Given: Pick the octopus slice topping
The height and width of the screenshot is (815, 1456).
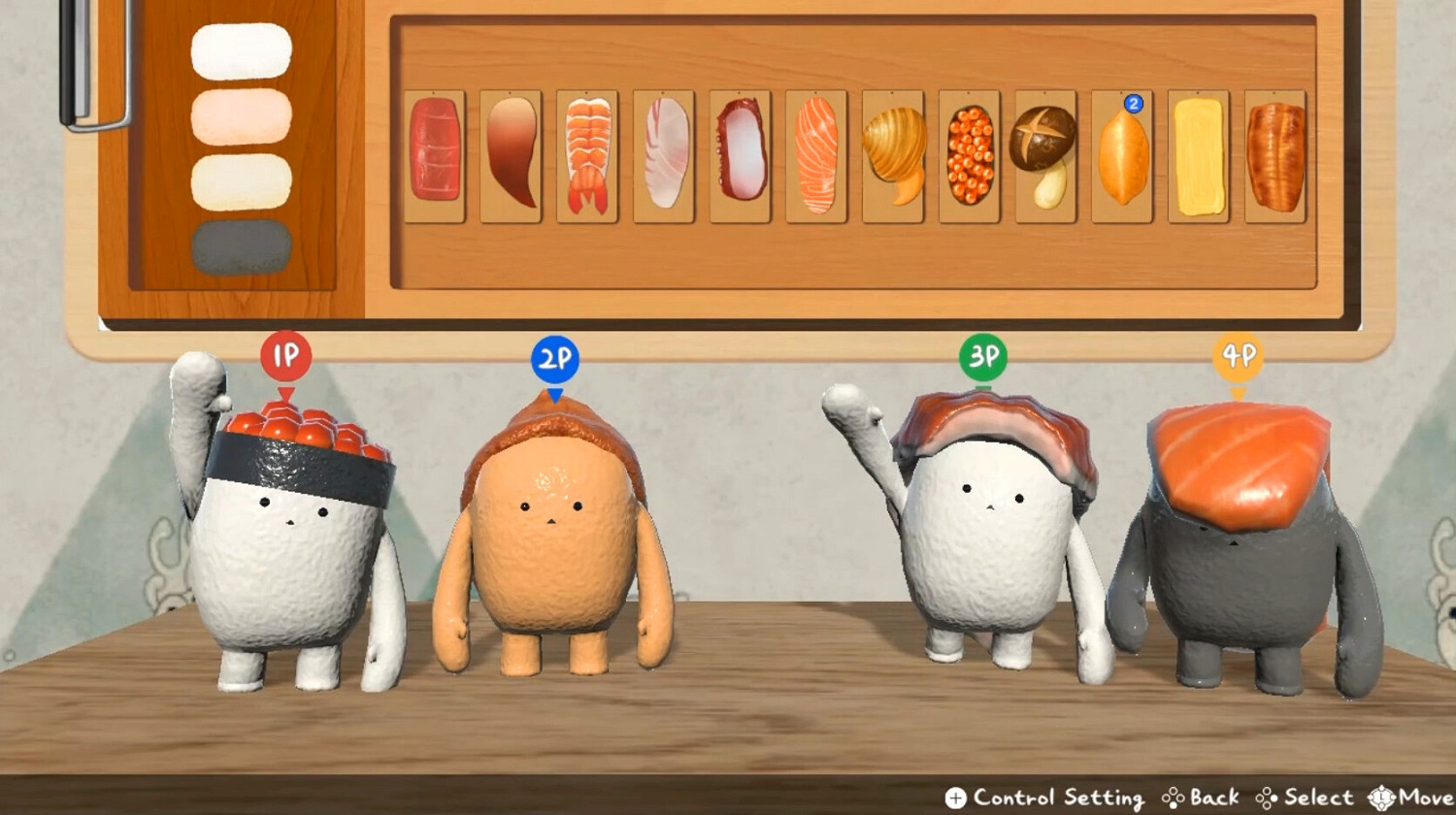Looking at the screenshot, I should (x=740, y=155).
